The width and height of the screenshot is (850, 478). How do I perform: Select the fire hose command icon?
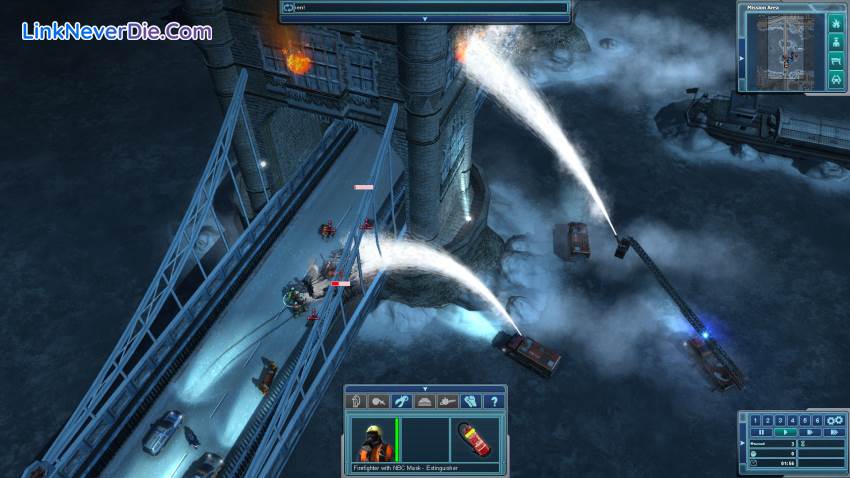pyautogui.click(x=377, y=401)
